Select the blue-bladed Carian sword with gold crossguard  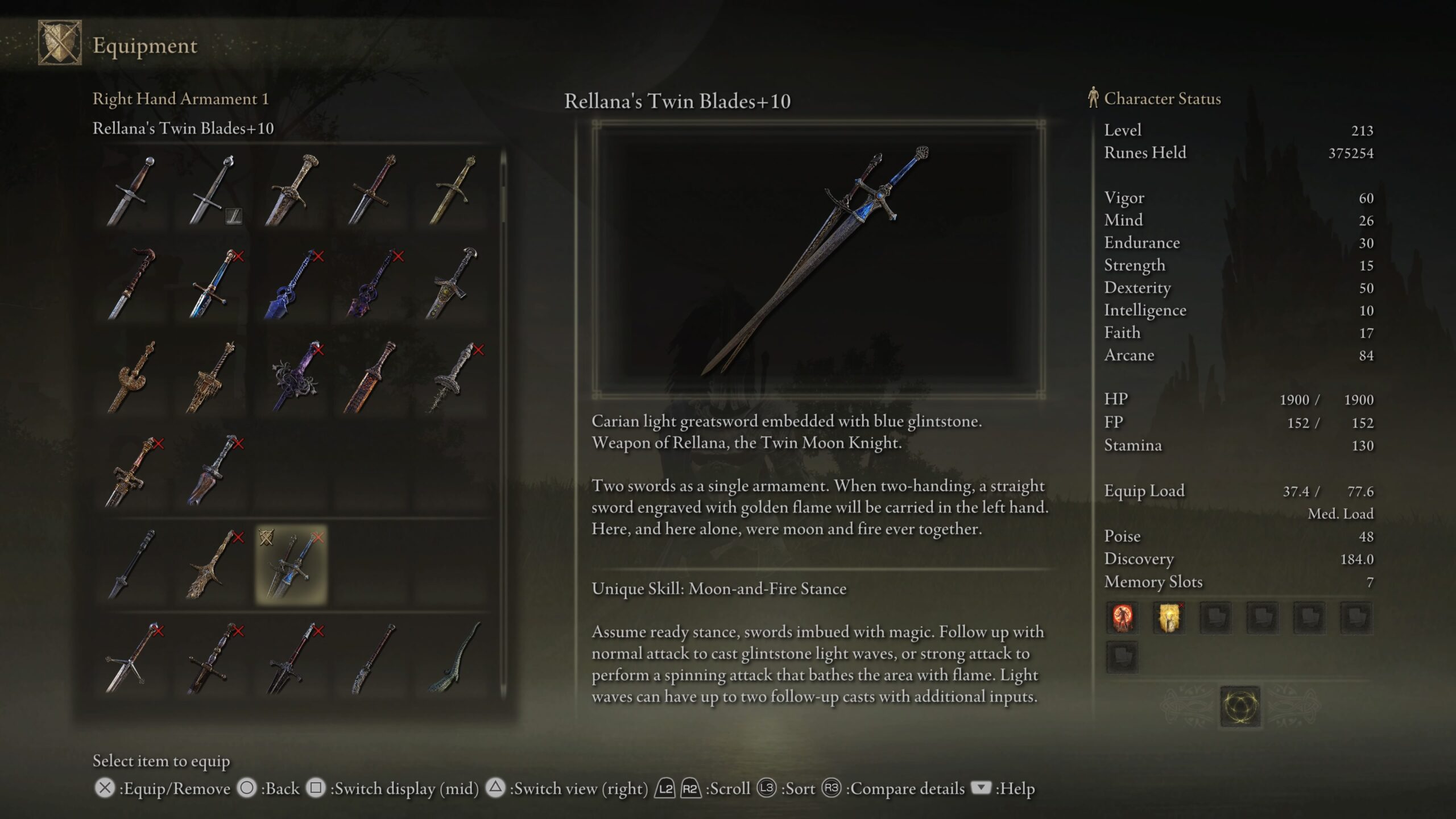(212, 284)
